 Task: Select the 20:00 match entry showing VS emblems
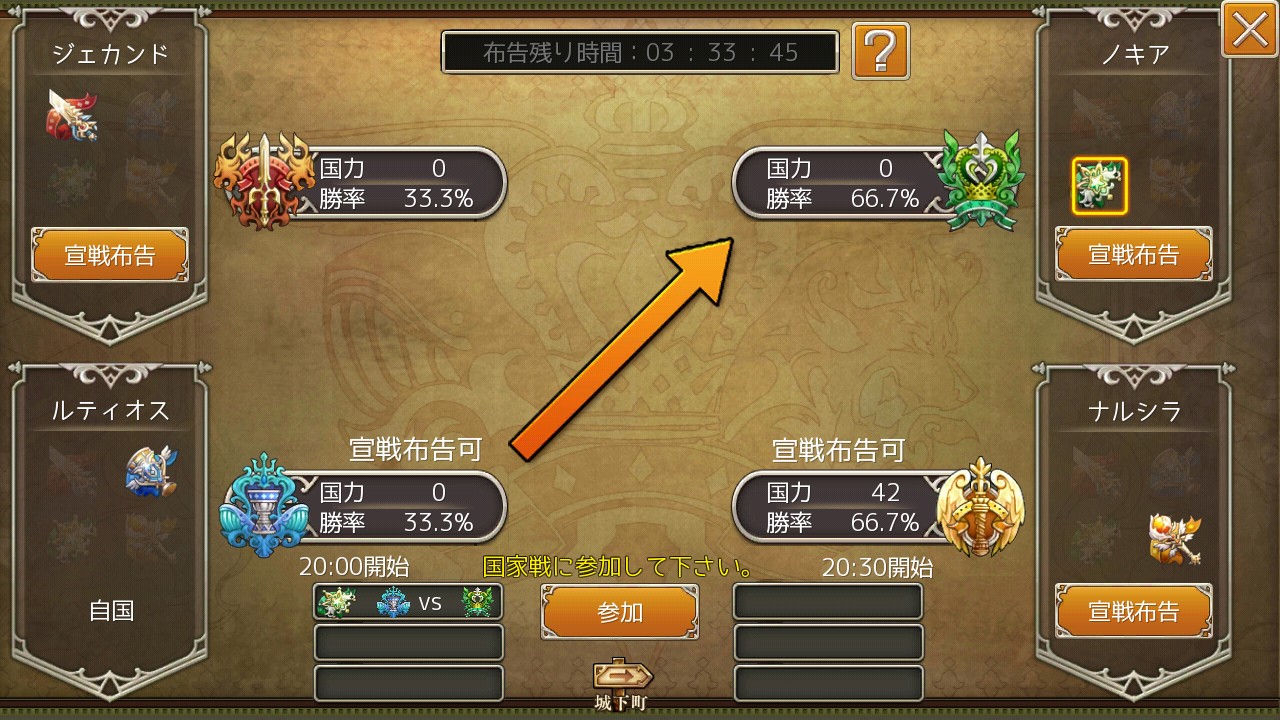tap(407, 601)
